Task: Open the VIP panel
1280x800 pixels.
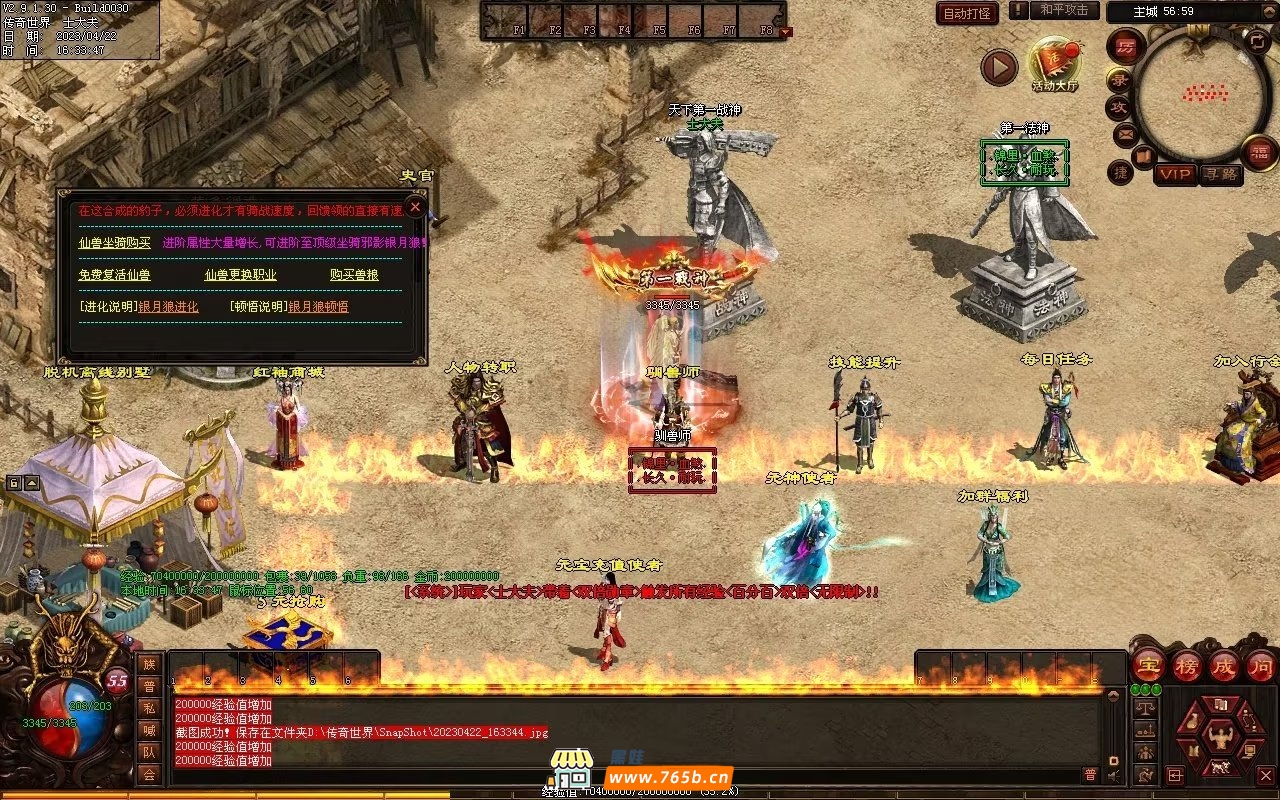Action: click(x=1176, y=174)
